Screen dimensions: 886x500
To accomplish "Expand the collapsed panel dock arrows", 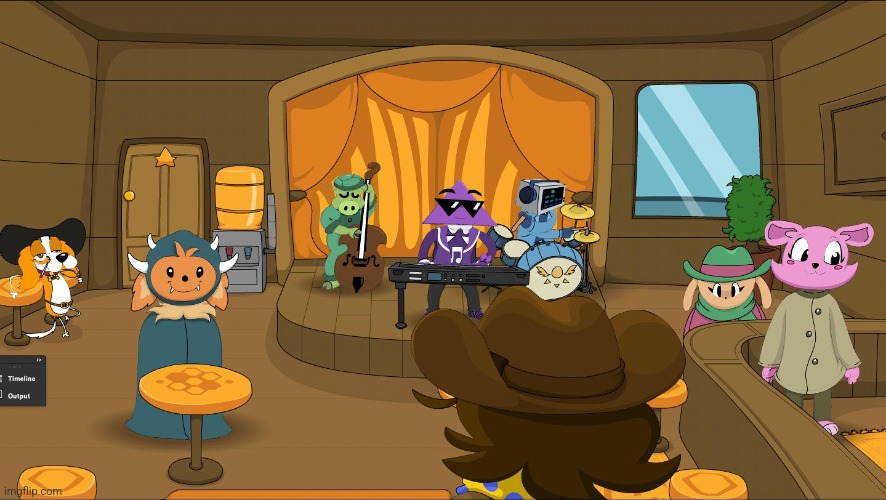I will click(x=39, y=360).
